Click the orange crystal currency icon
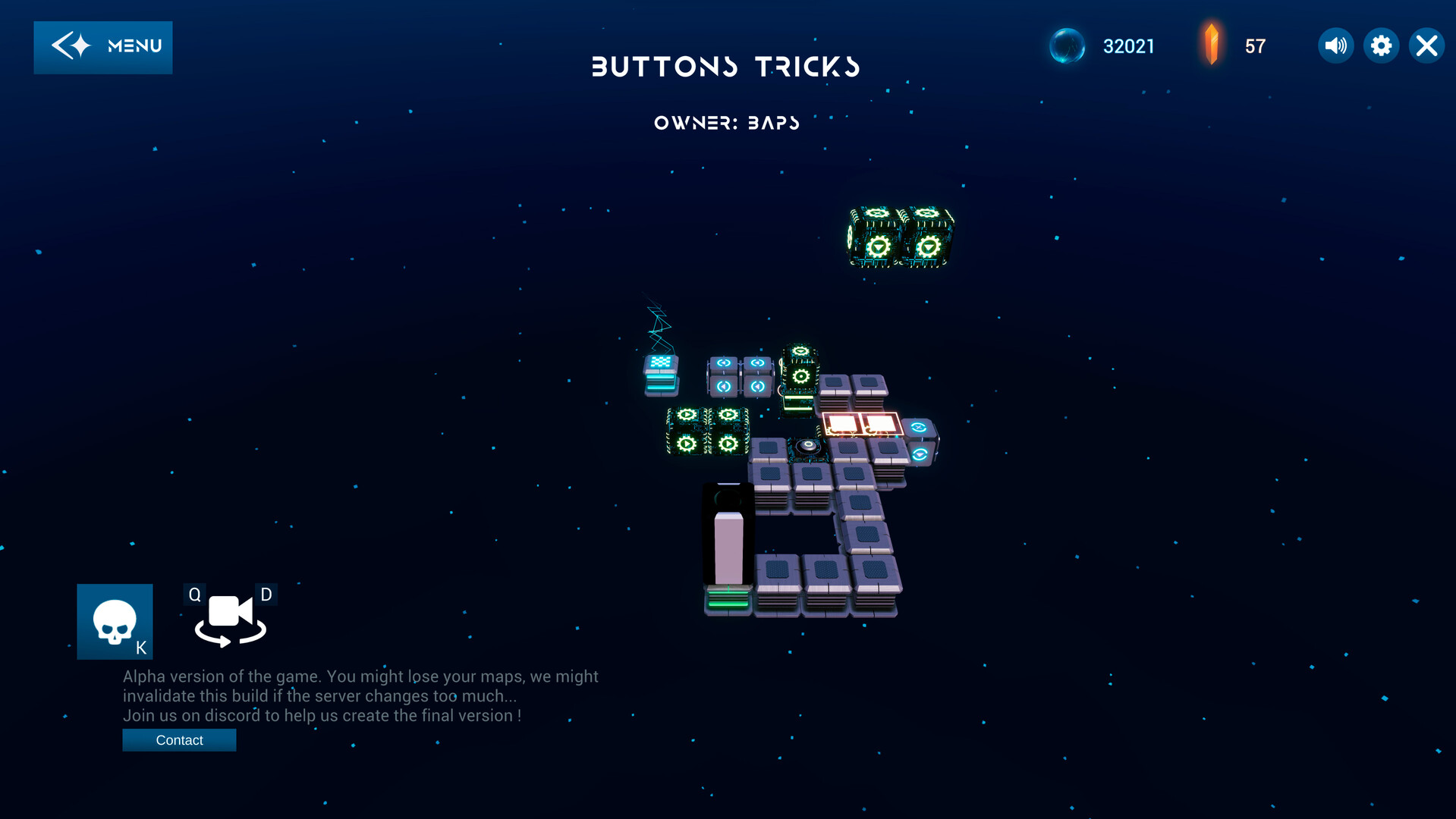 [x=1212, y=45]
